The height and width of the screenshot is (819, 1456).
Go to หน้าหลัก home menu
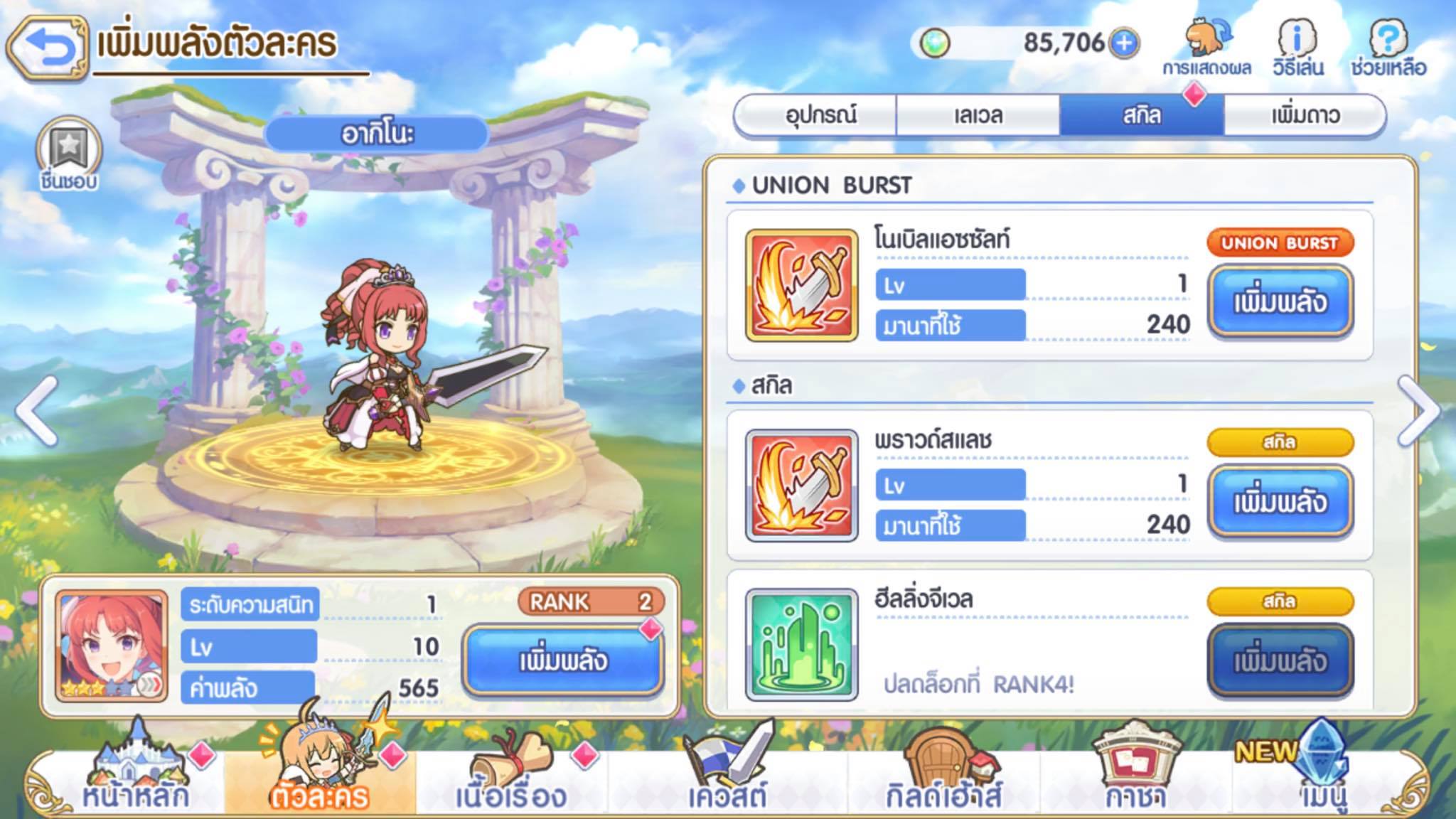134,778
